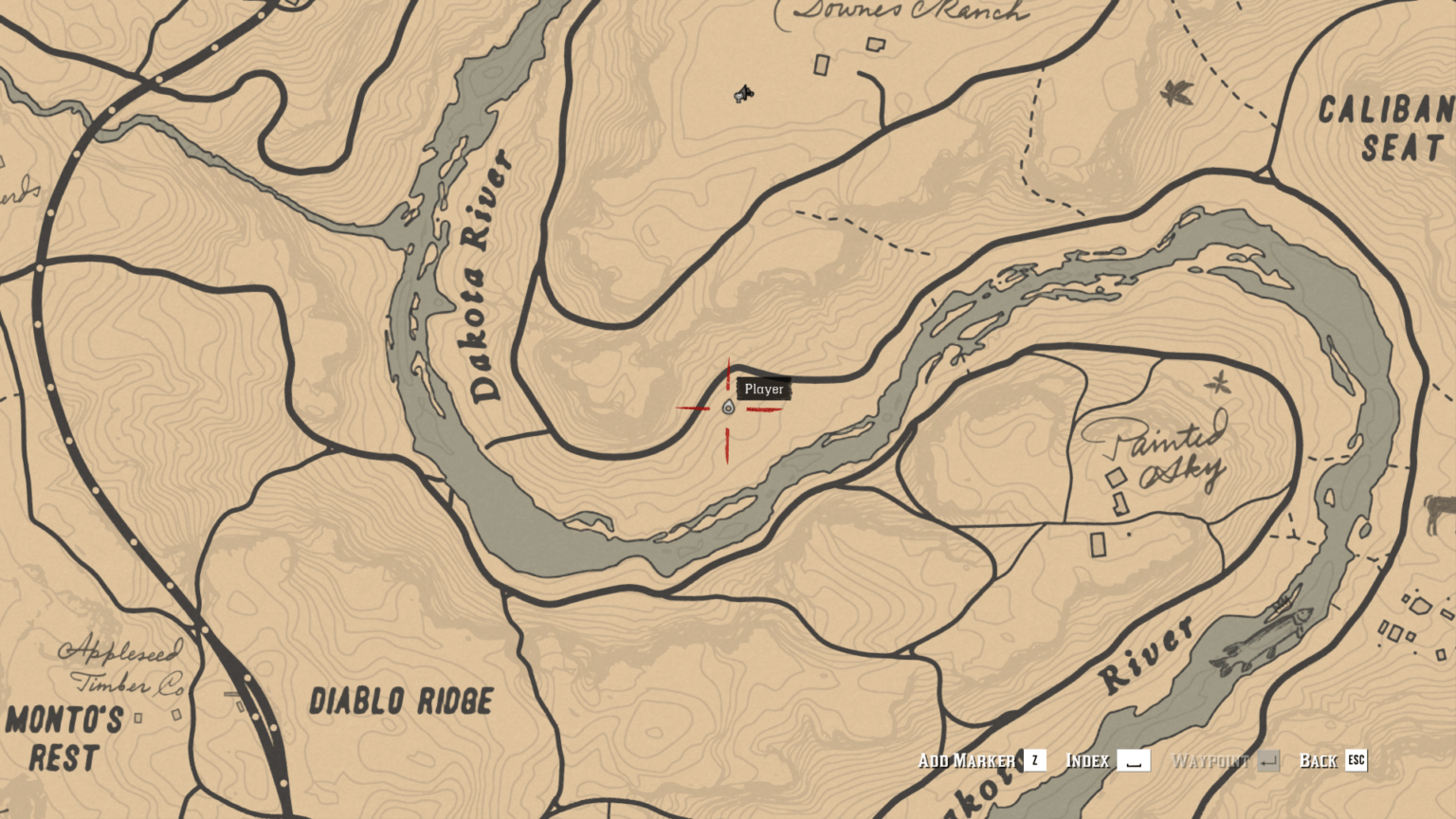Viewport: 1456px width, 819px height.
Task: Select the grayed-out Waypoint option
Action: pos(1210,760)
